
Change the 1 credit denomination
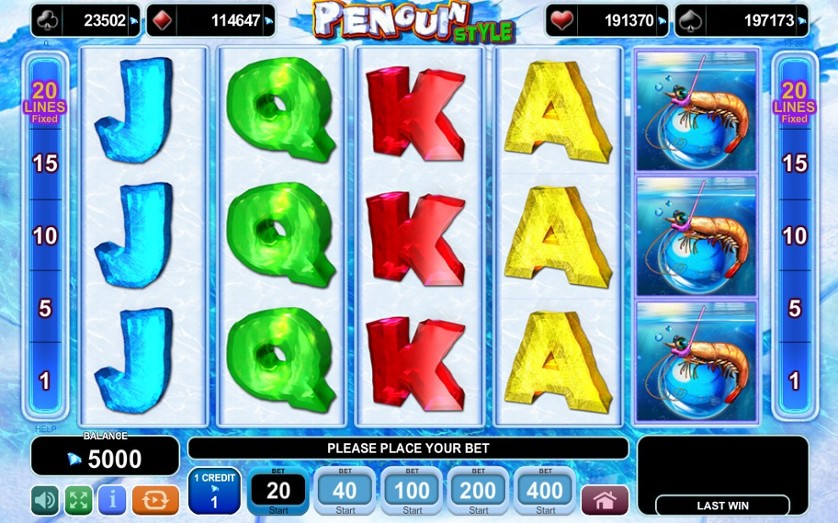pyautogui.click(x=214, y=491)
